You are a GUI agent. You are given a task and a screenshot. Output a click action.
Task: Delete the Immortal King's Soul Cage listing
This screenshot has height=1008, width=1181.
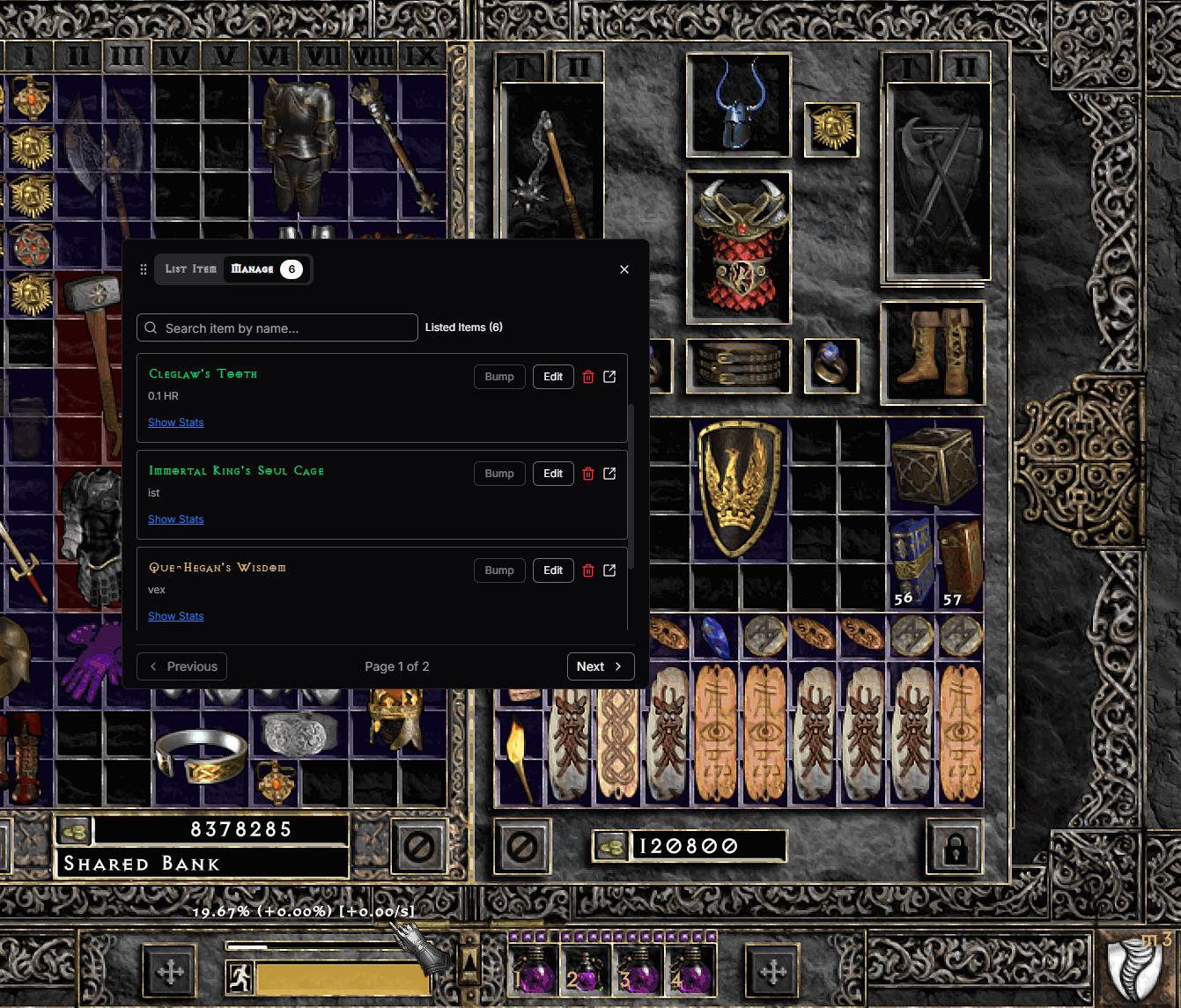pos(588,474)
